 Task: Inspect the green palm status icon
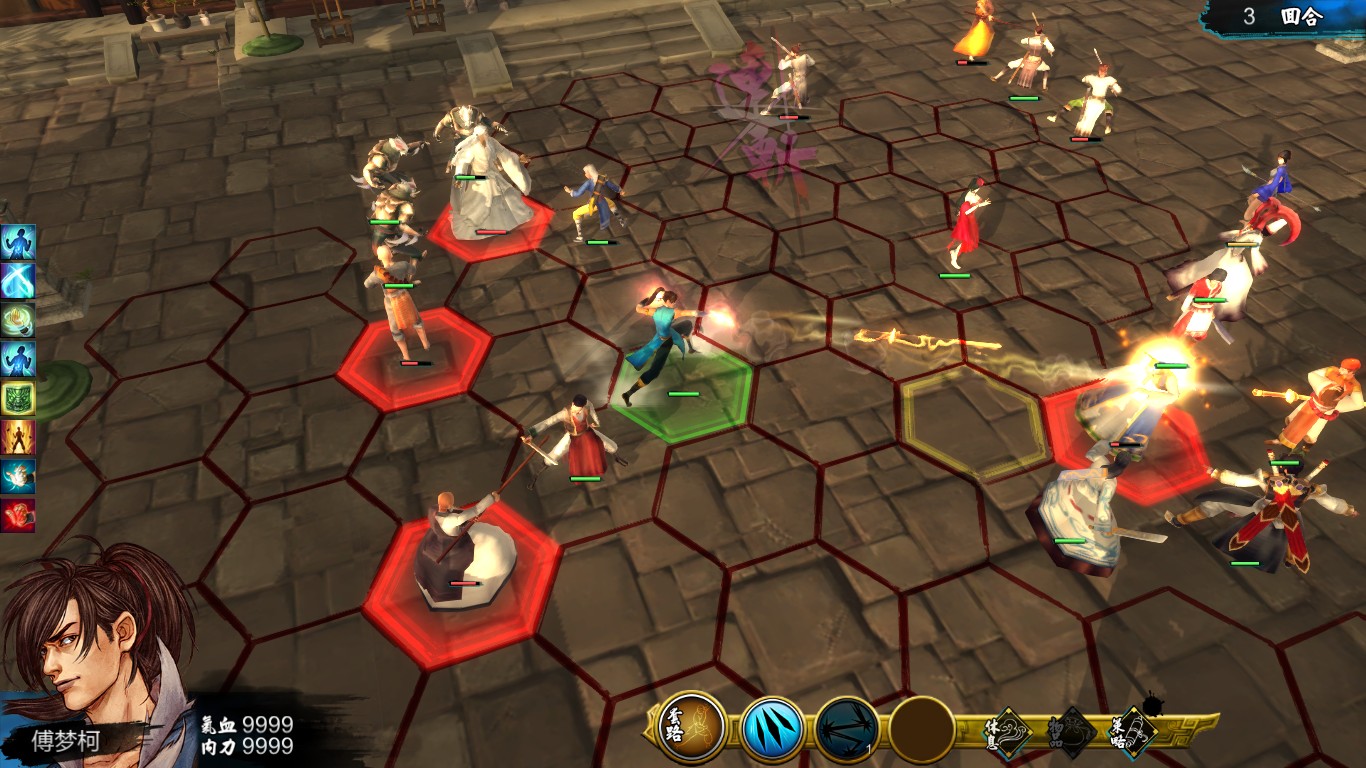(18, 320)
